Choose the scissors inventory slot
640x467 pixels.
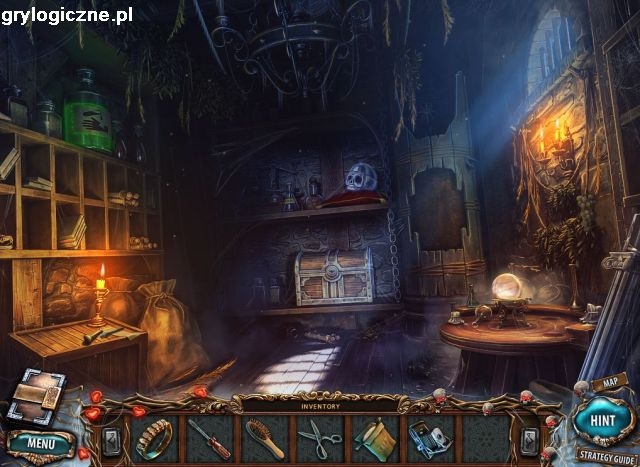tap(320, 437)
